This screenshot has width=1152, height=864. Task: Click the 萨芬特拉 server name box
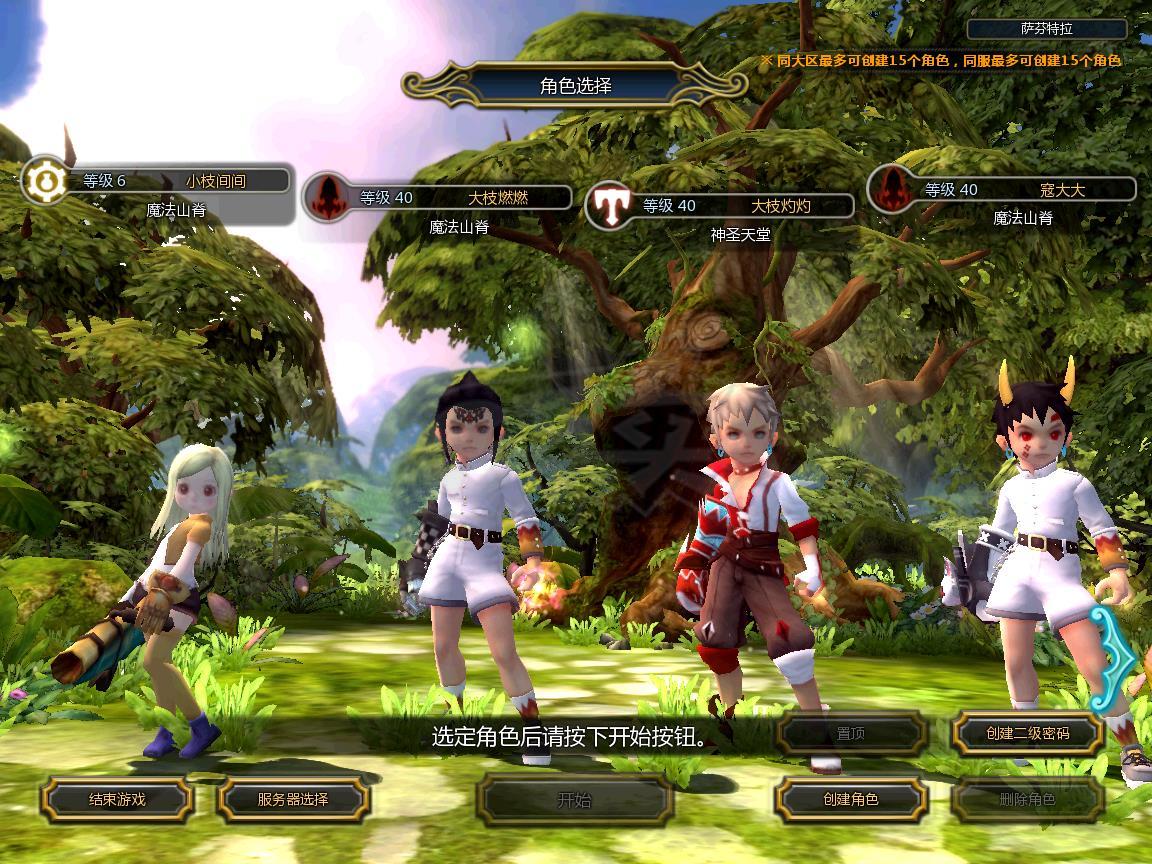point(1046,29)
